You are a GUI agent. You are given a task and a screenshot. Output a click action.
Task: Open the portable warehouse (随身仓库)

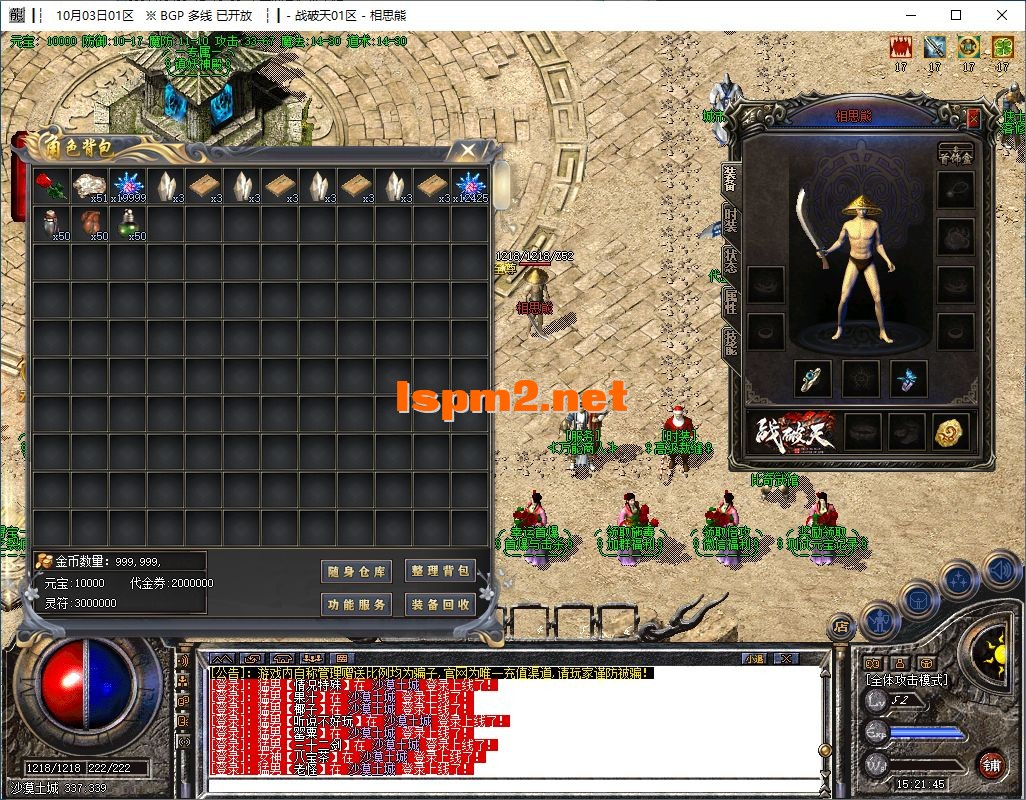tap(357, 571)
